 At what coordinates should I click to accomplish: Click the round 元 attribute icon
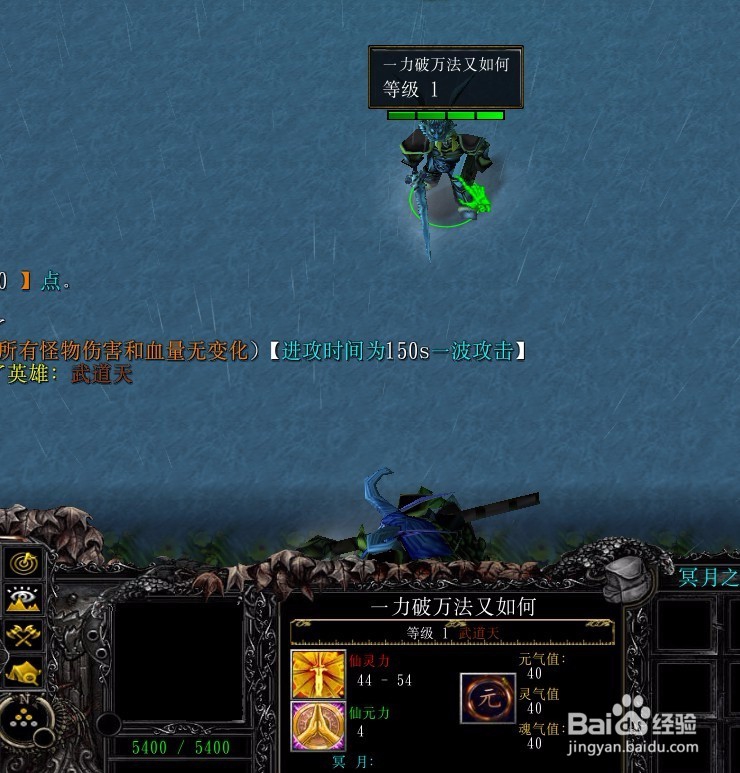click(488, 698)
